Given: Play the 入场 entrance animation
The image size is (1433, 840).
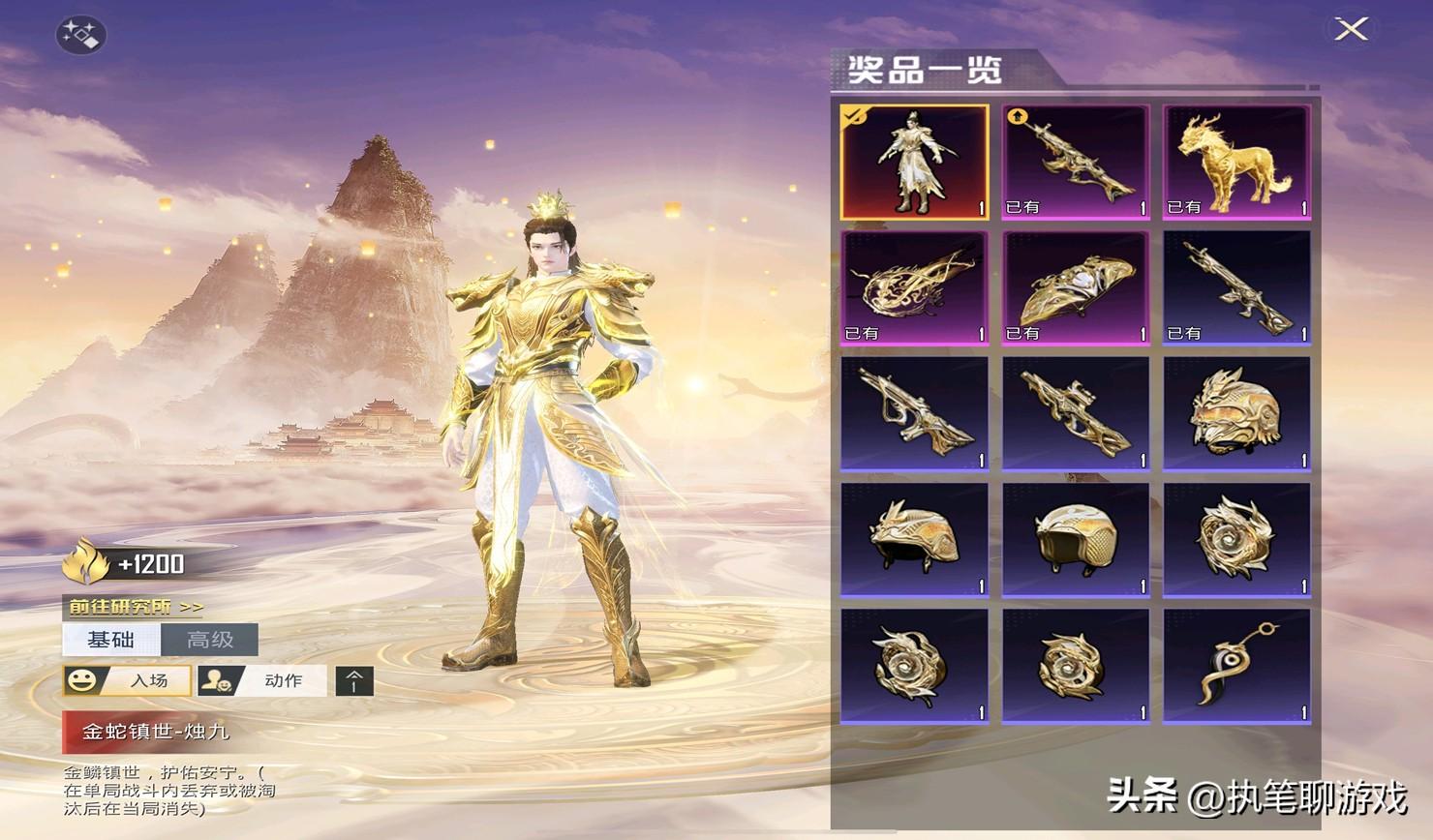Looking at the screenshot, I should click(127, 680).
